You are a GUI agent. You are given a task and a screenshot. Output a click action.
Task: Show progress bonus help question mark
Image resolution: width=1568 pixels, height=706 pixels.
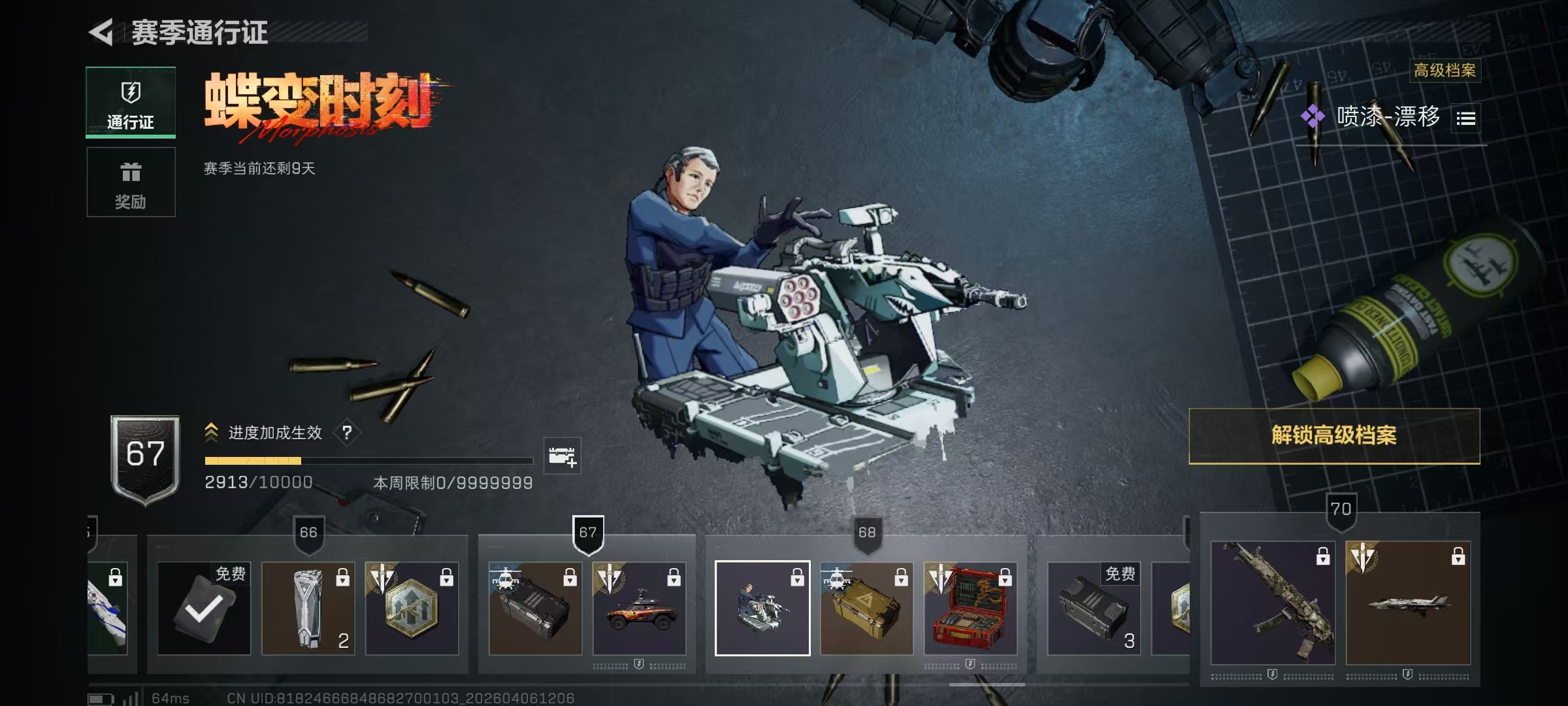coord(347,433)
